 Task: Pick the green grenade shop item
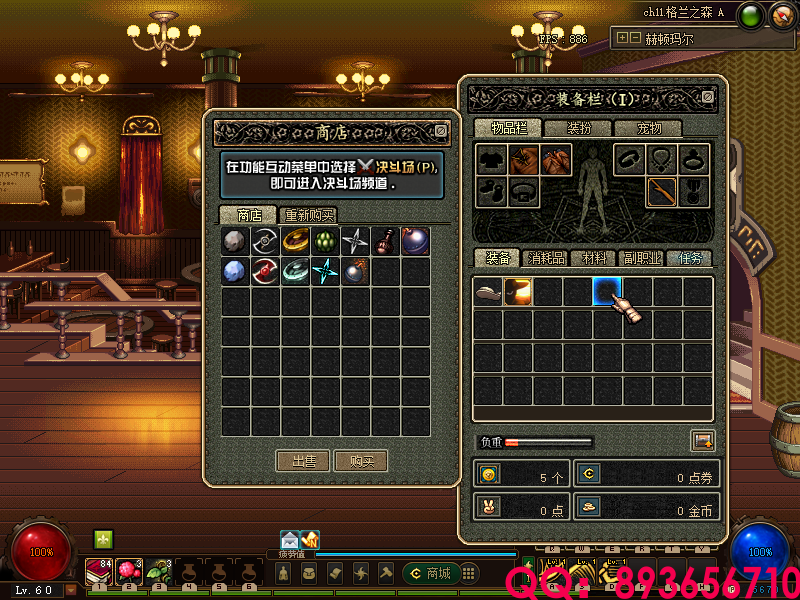tap(326, 241)
